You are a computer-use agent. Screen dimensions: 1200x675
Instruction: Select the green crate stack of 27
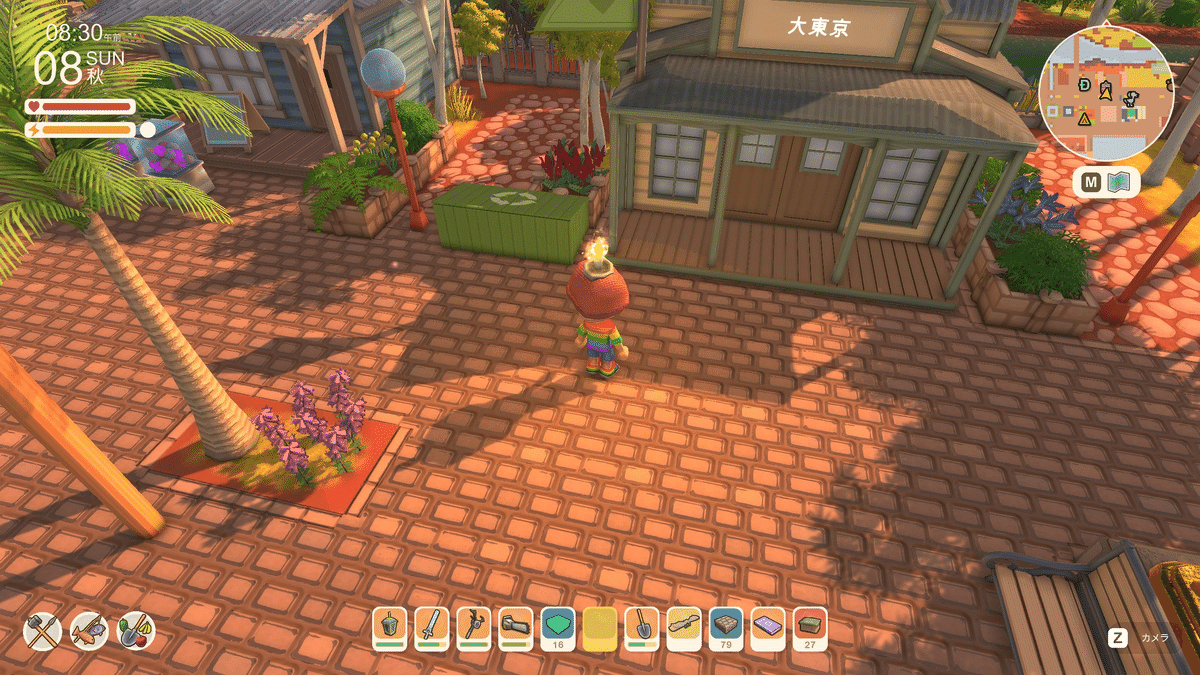(810, 626)
